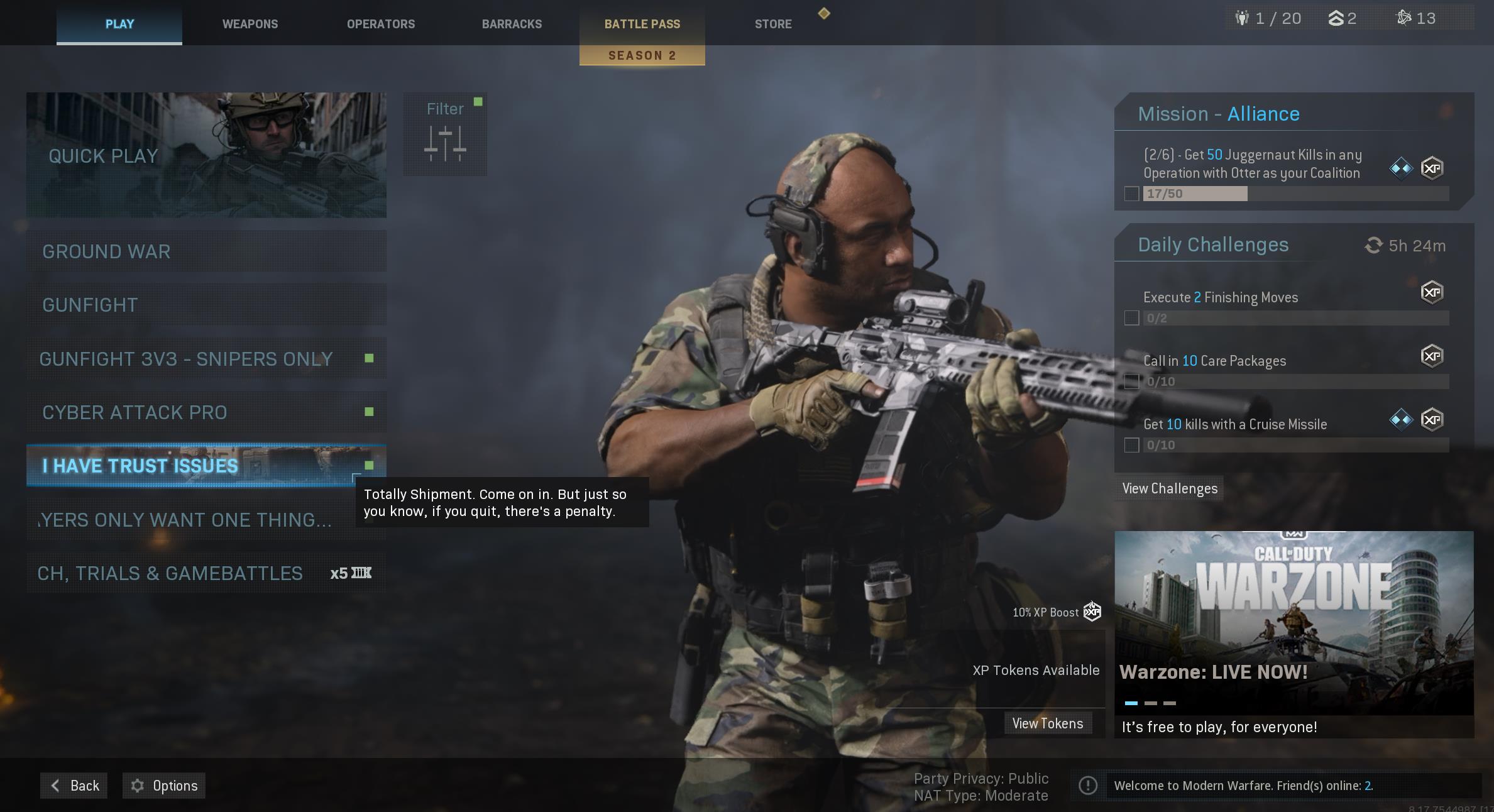Click the View Challenges button
1494x812 pixels.
tap(1168, 488)
